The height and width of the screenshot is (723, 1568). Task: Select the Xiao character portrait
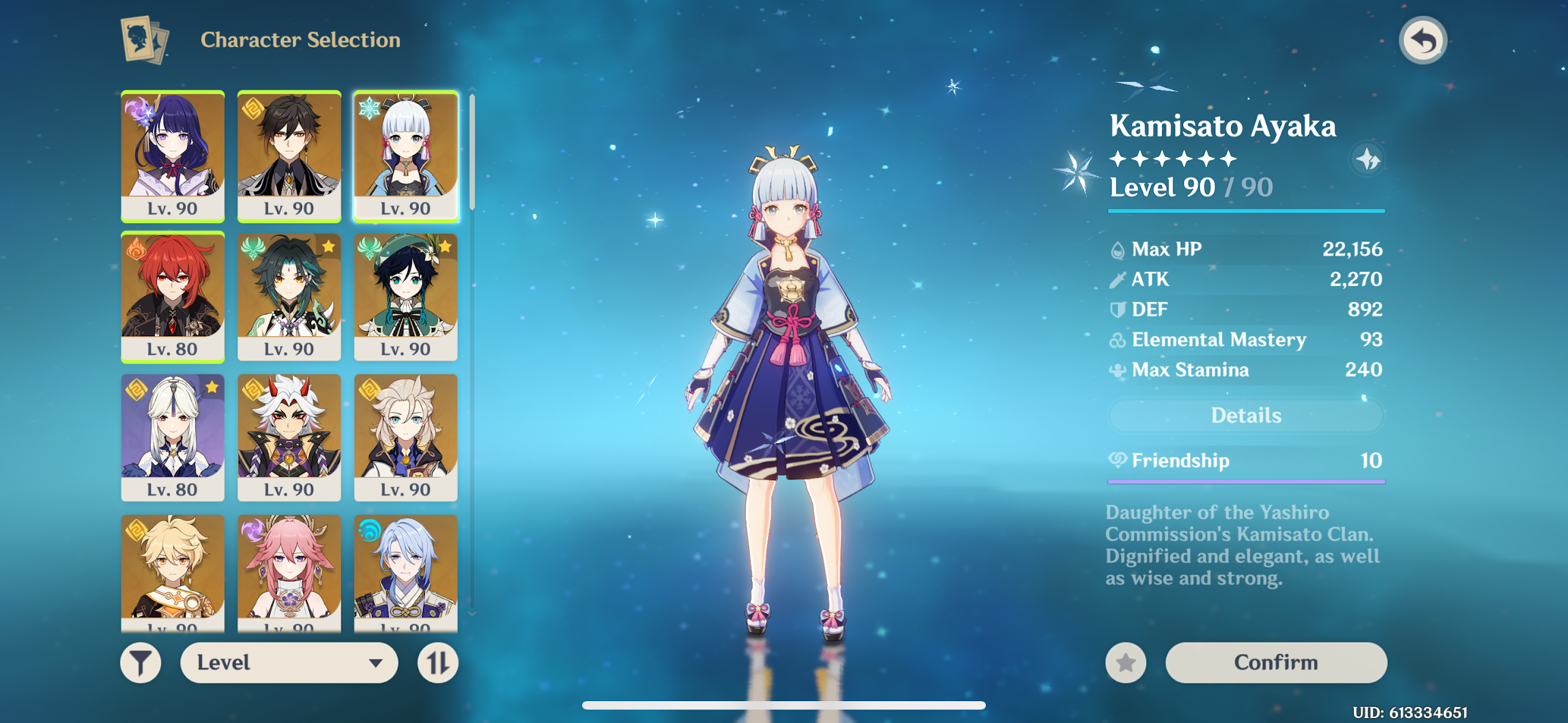289,296
